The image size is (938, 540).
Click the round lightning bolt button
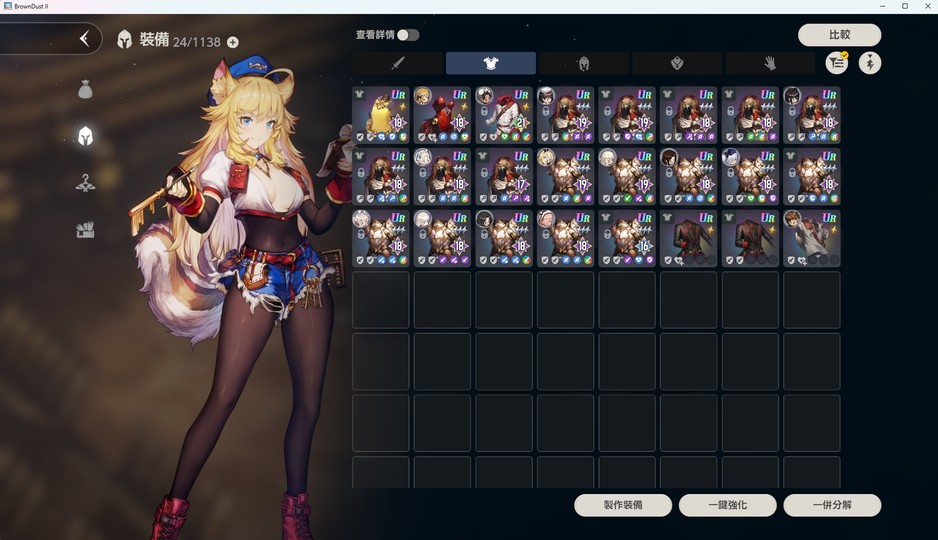pyautogui.click(x=870, y=63)
